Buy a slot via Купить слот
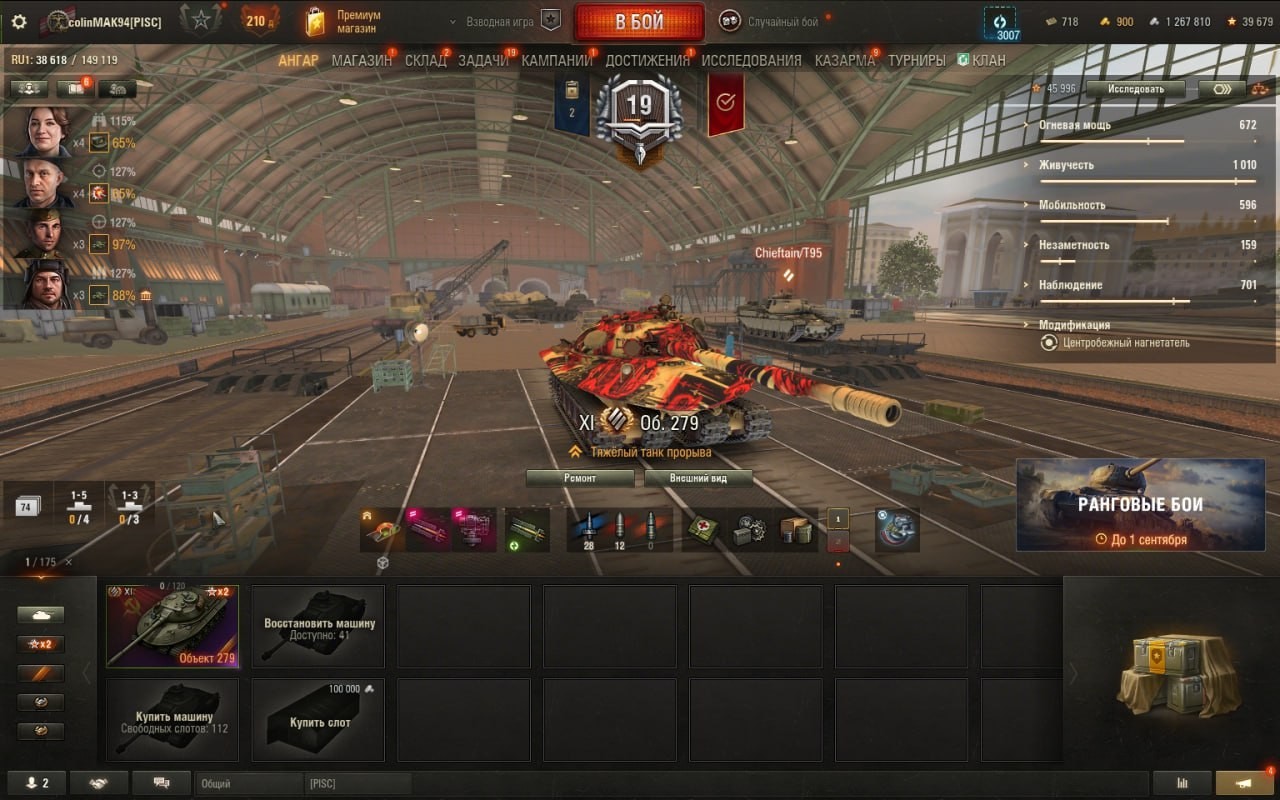The image size is (1280, 800). (318, 720)
